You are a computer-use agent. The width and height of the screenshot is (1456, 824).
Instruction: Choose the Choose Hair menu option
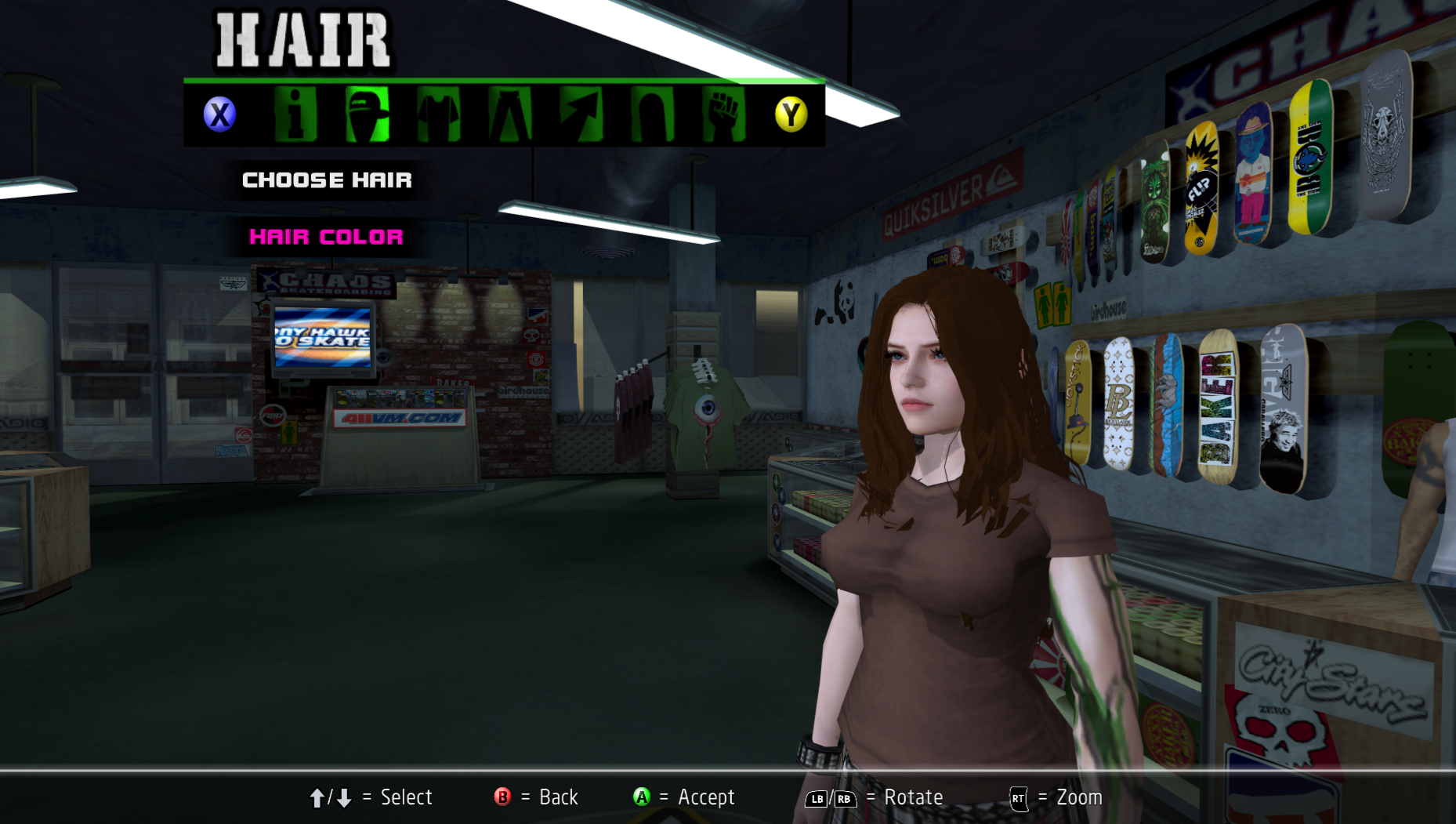(x=327, y=180)
